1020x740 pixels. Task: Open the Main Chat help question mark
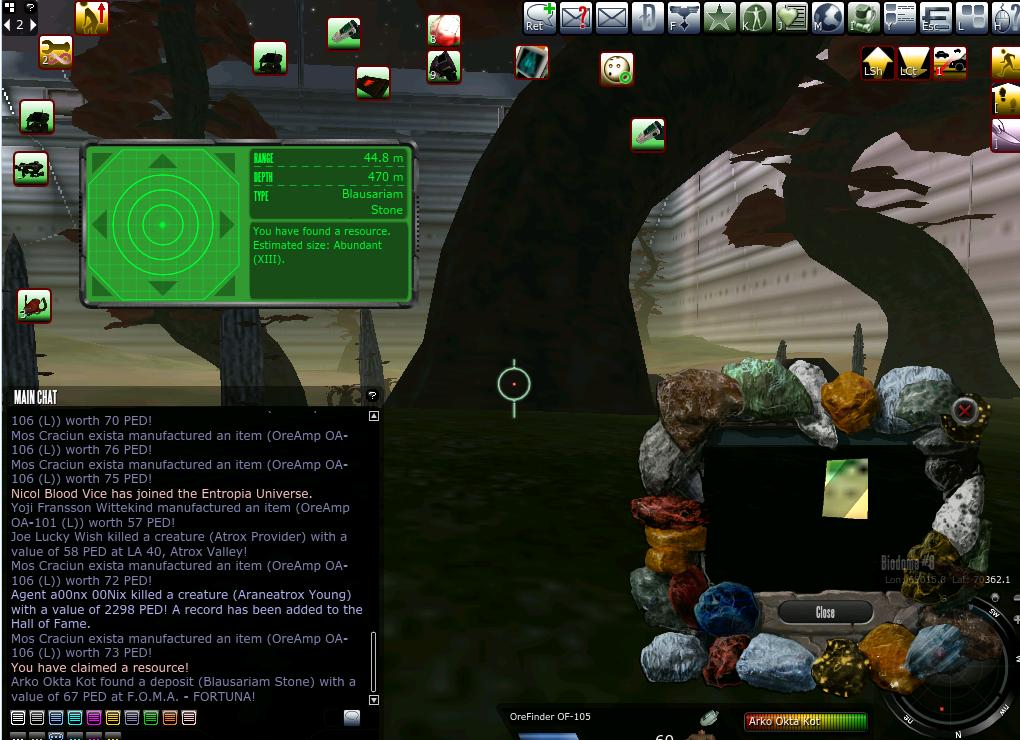point(372,396)
